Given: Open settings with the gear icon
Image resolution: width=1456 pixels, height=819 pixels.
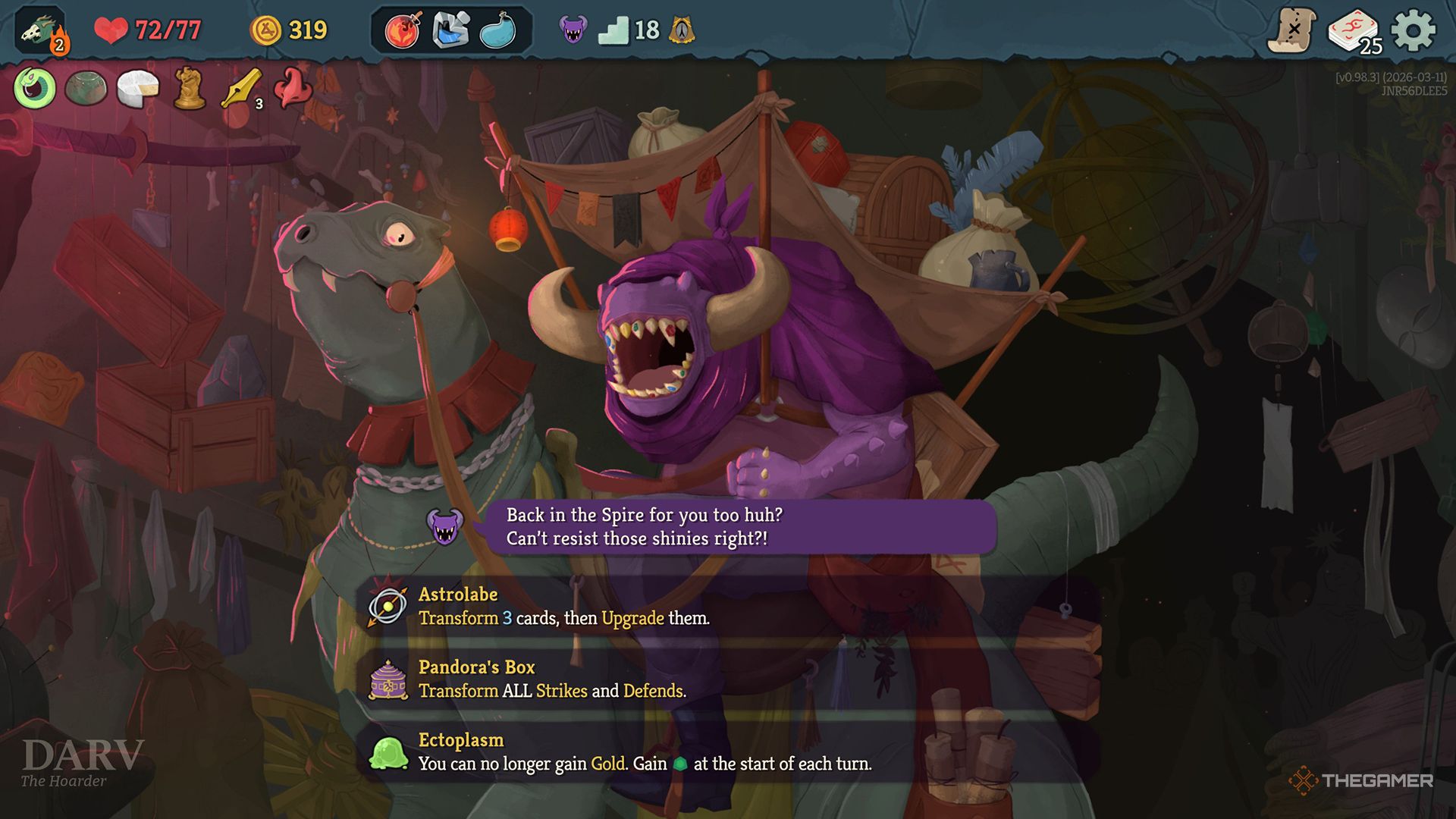Looking at the screenshot, I should point(1414,30).
